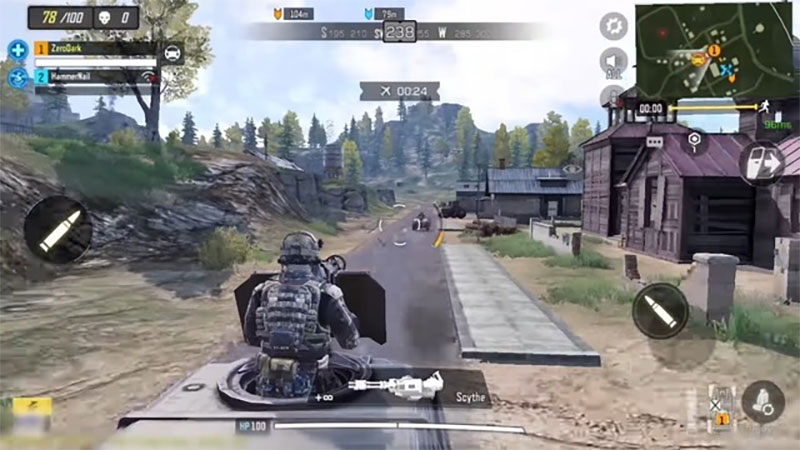Open the quick chat bubble icon
This screenshot has height=450, width=800.
click(655, 141)
